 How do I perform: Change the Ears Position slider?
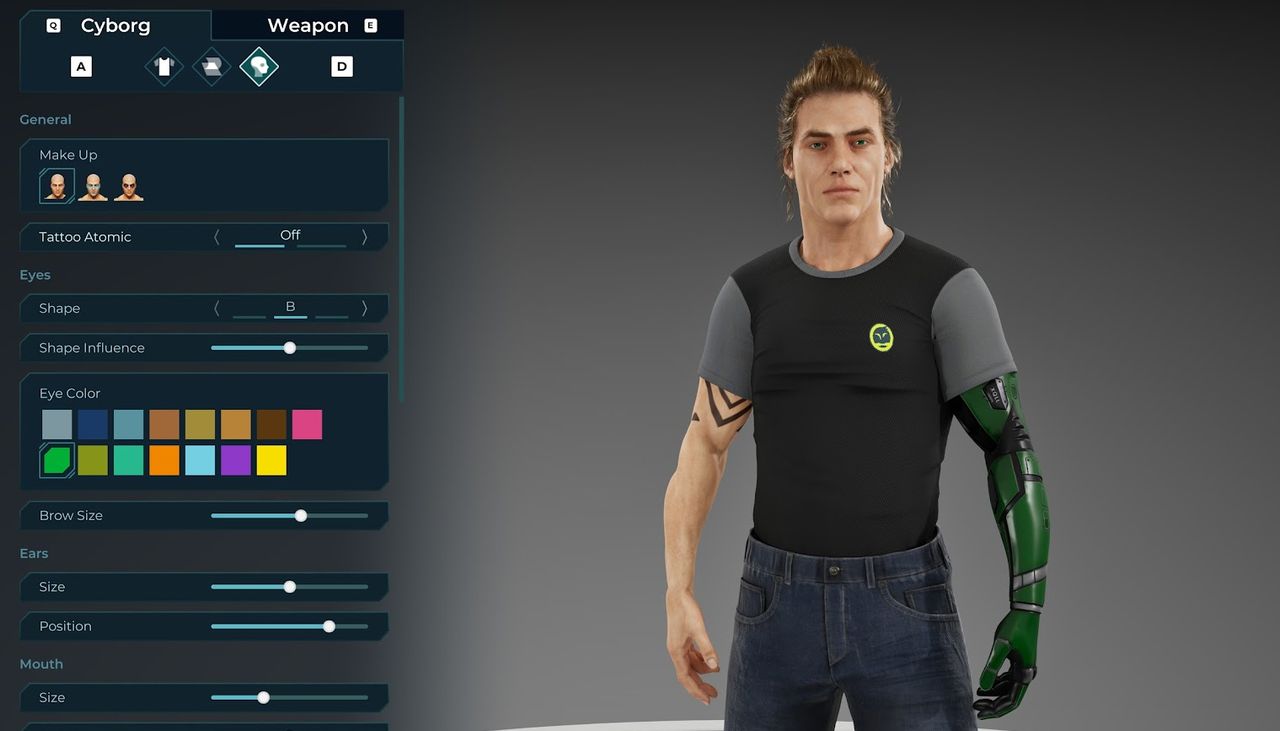coord(329,626)
